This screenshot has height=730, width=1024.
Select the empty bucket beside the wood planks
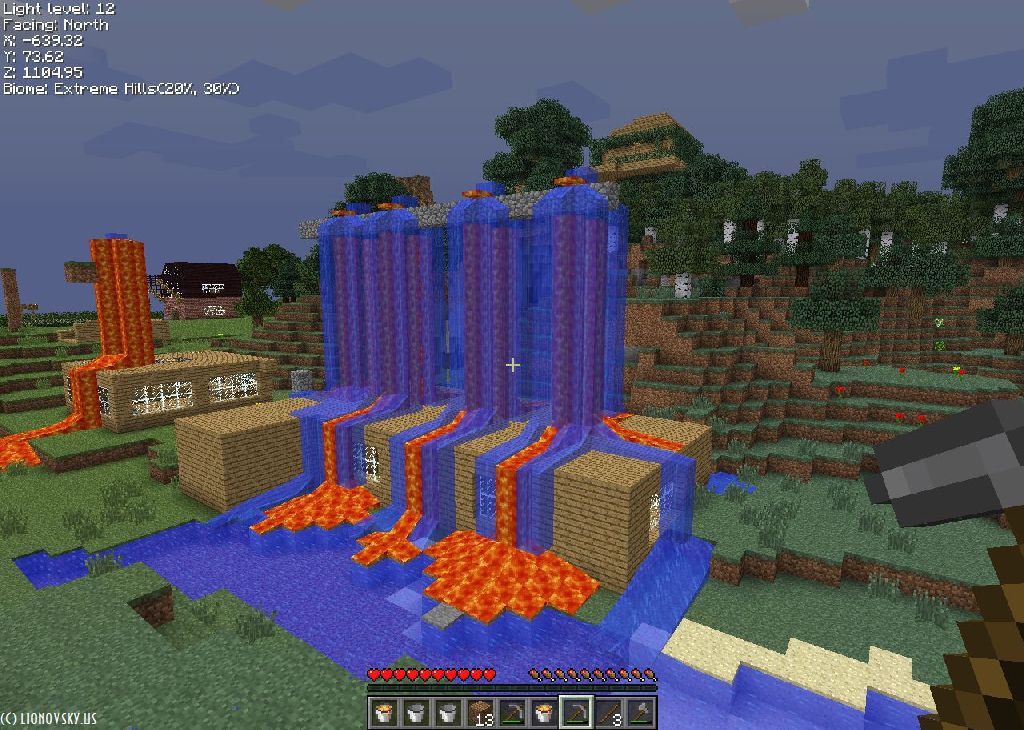tap(449, 712)
